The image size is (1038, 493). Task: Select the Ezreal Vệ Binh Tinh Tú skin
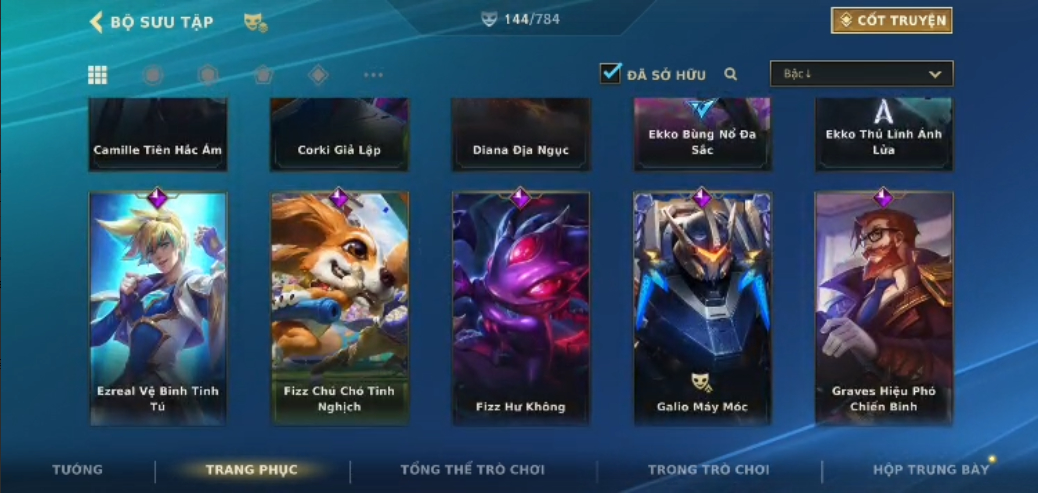158,308
